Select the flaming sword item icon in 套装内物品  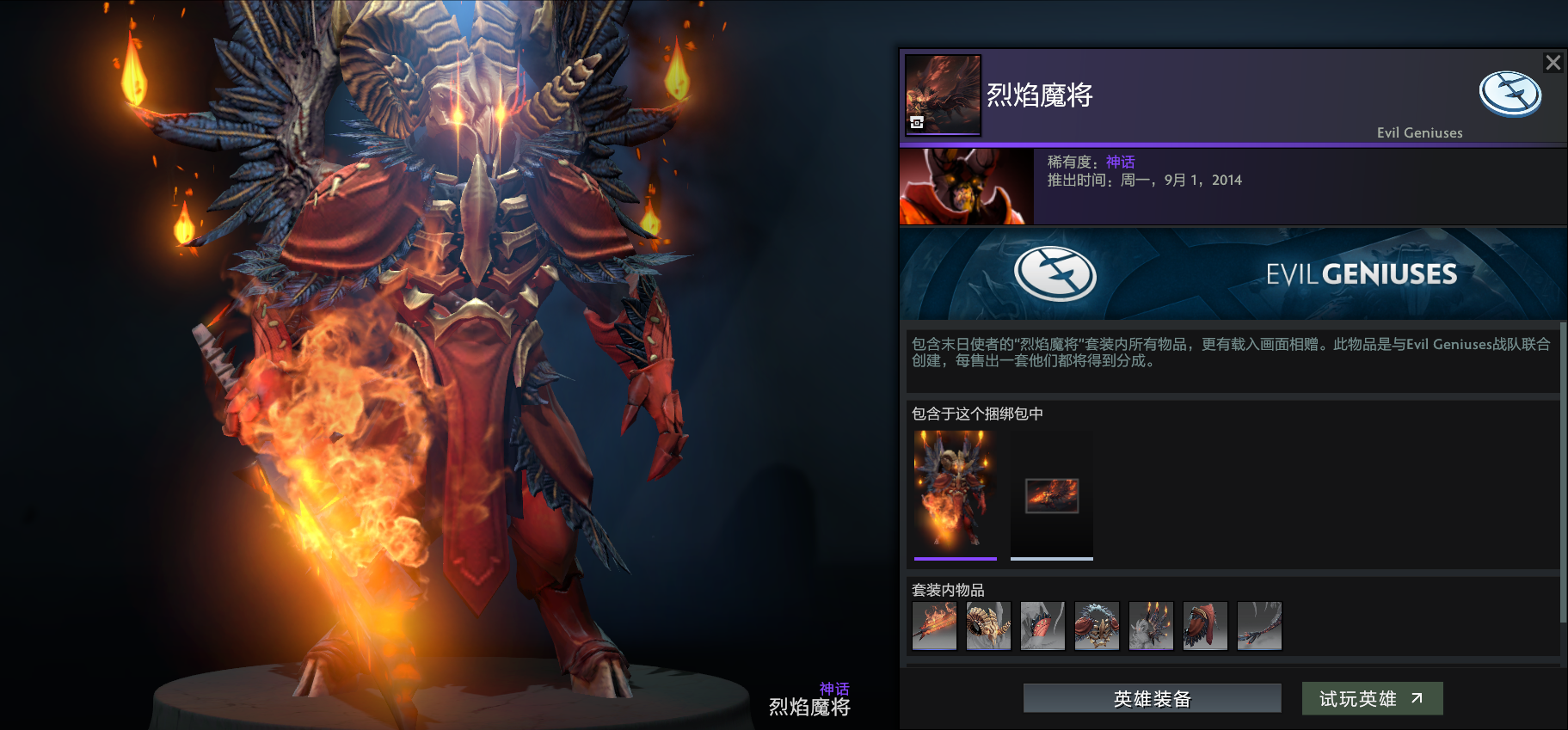pyautogui.click(x=934, y=625)
